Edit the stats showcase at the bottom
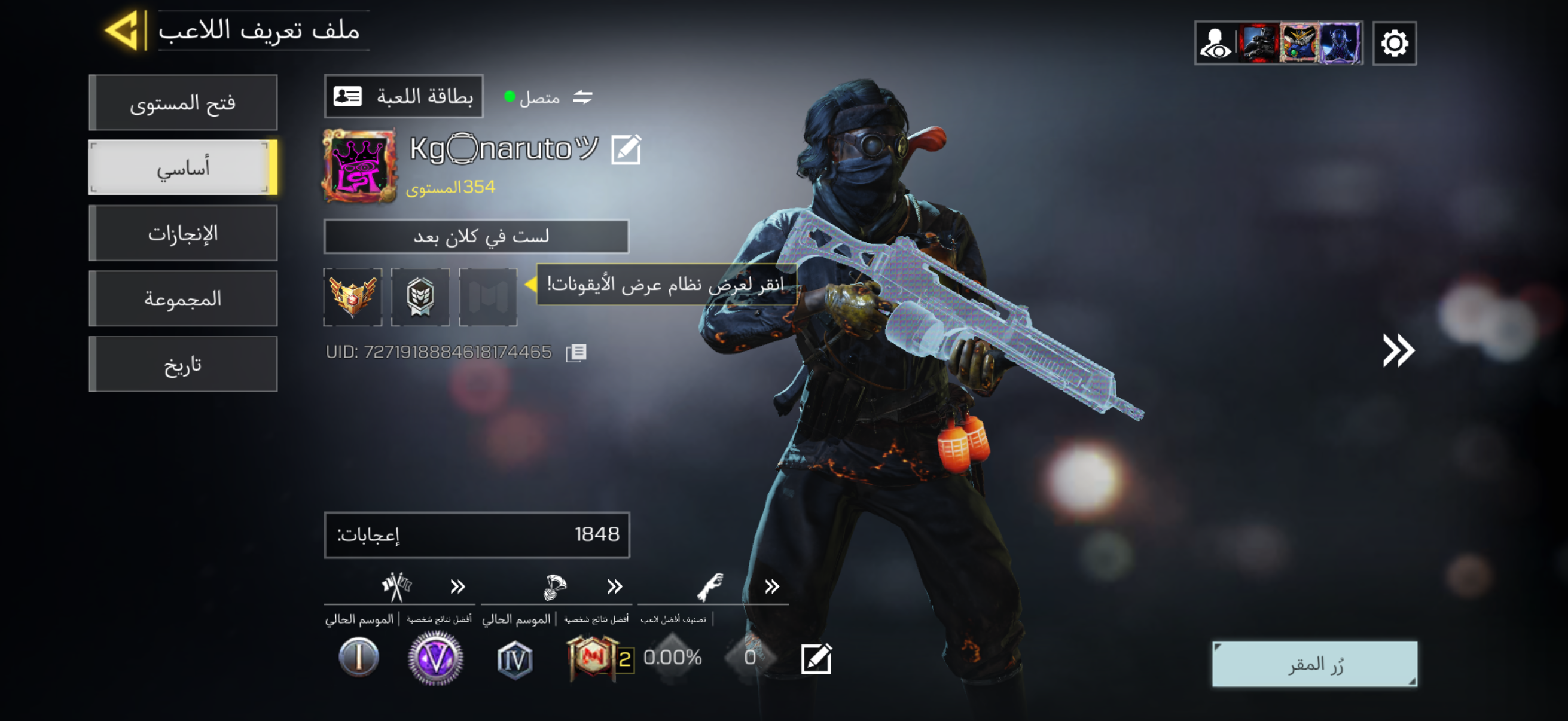 point(816,658)
